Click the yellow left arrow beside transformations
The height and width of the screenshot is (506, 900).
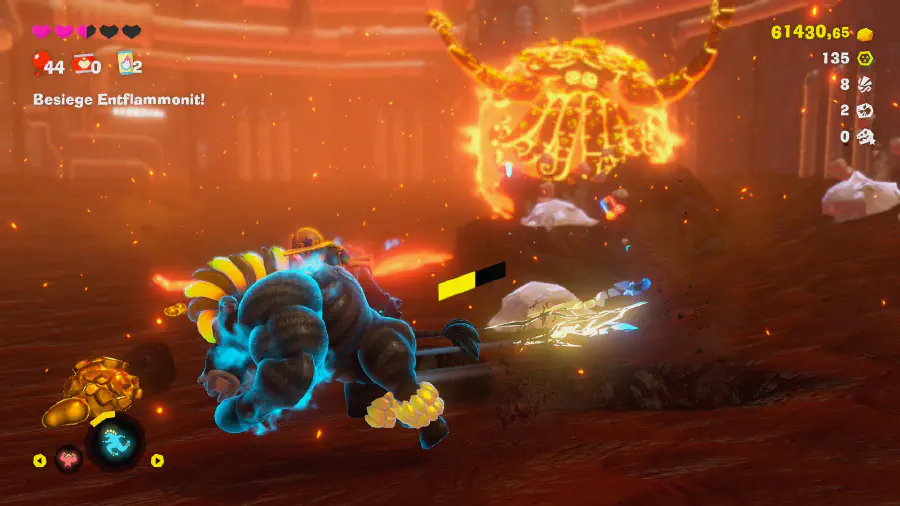pos(40,461)
